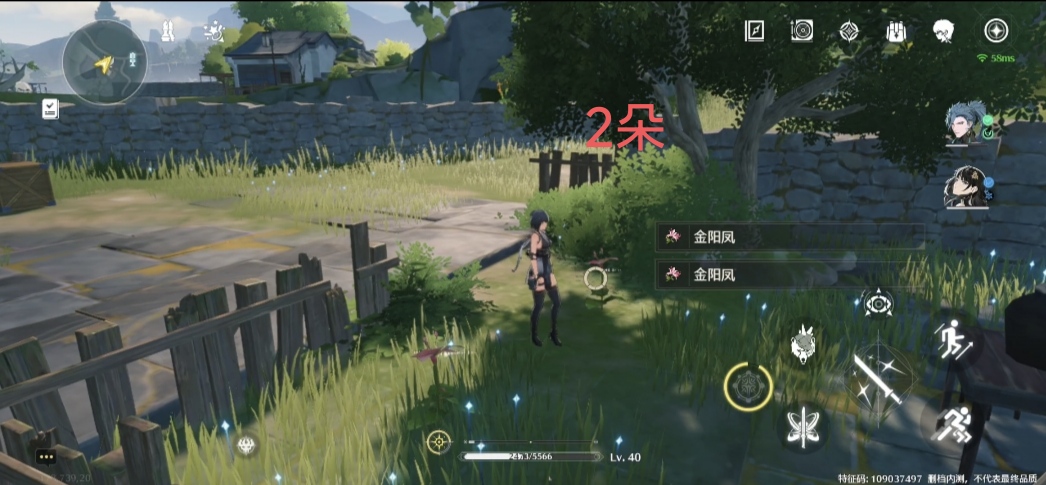1046x485 pixels.
Task: Open the backpack inventory
Action: 896,31
